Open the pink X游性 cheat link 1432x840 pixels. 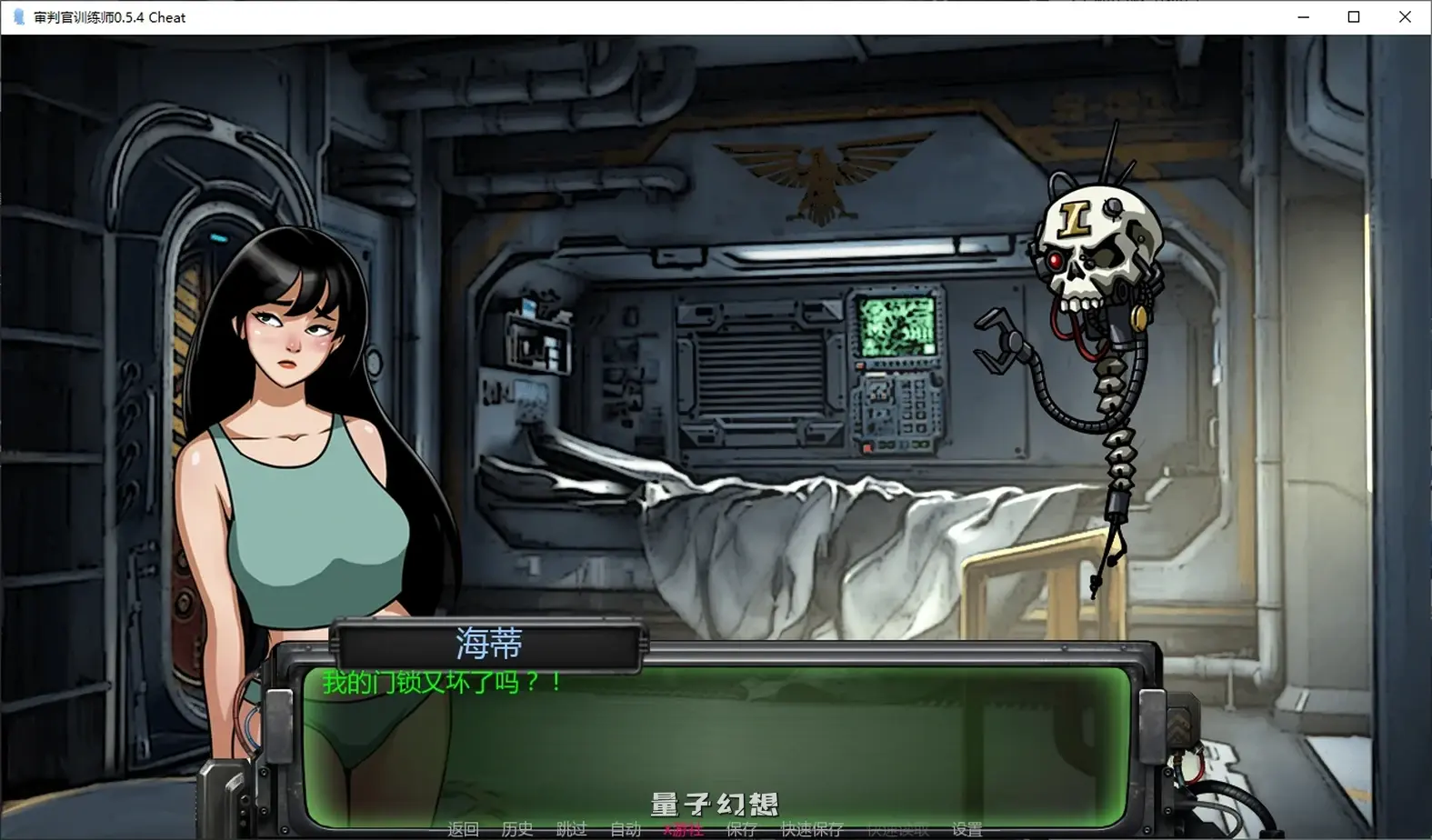pos(683,828)
